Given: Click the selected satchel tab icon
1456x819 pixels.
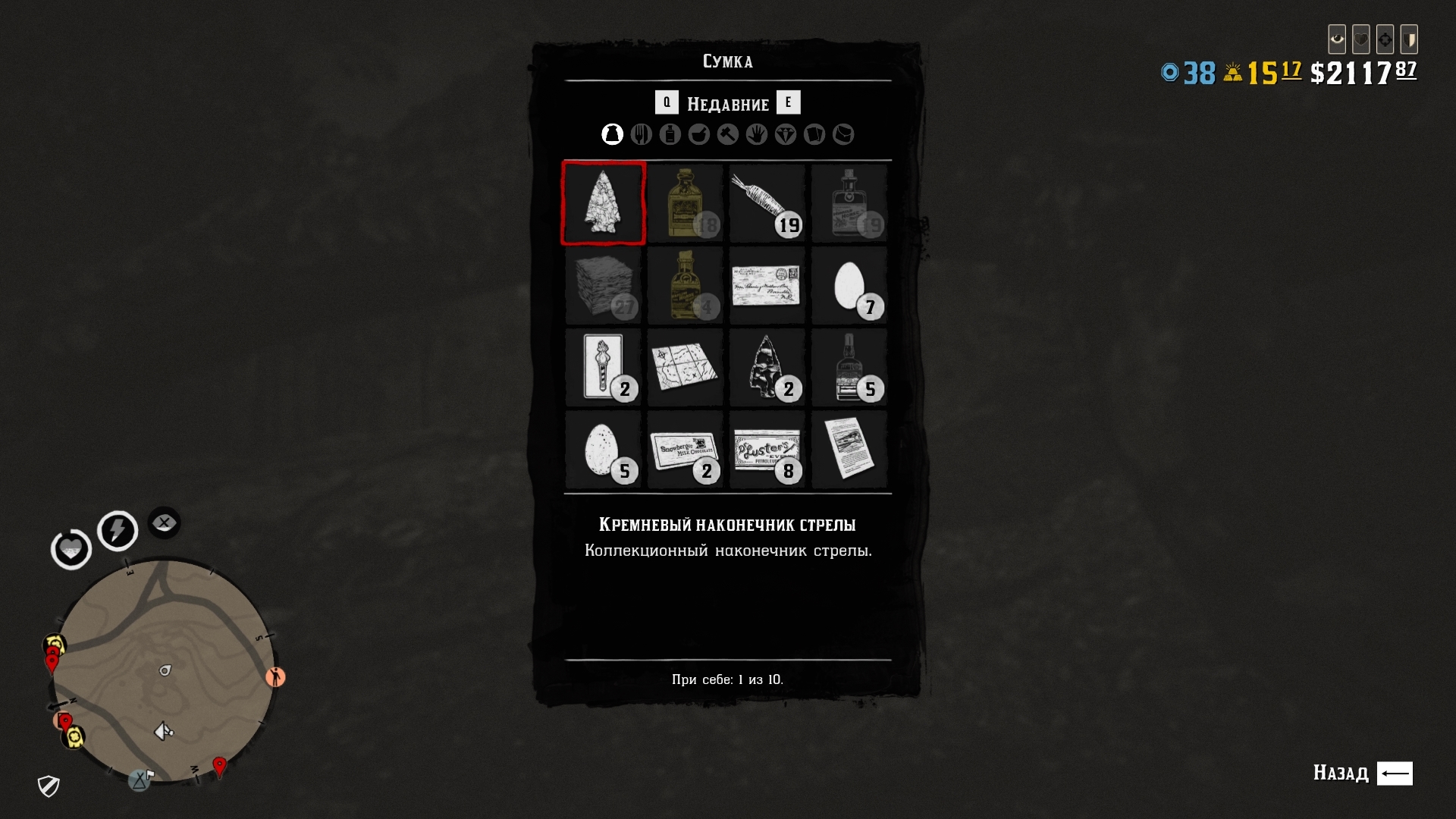Looking at the screenshot, I should 612,134.
